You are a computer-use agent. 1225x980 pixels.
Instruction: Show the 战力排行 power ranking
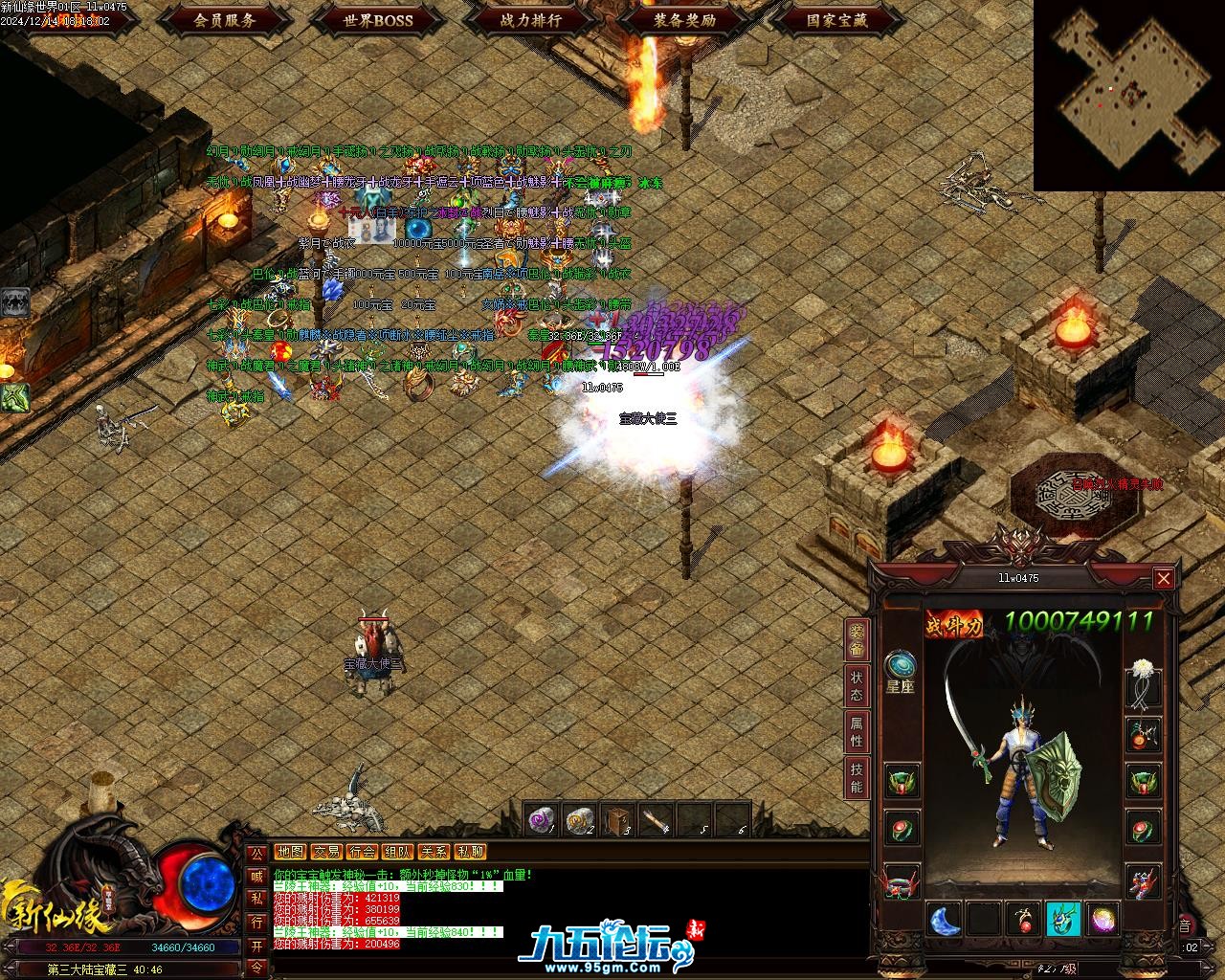[x=531, y=19]
